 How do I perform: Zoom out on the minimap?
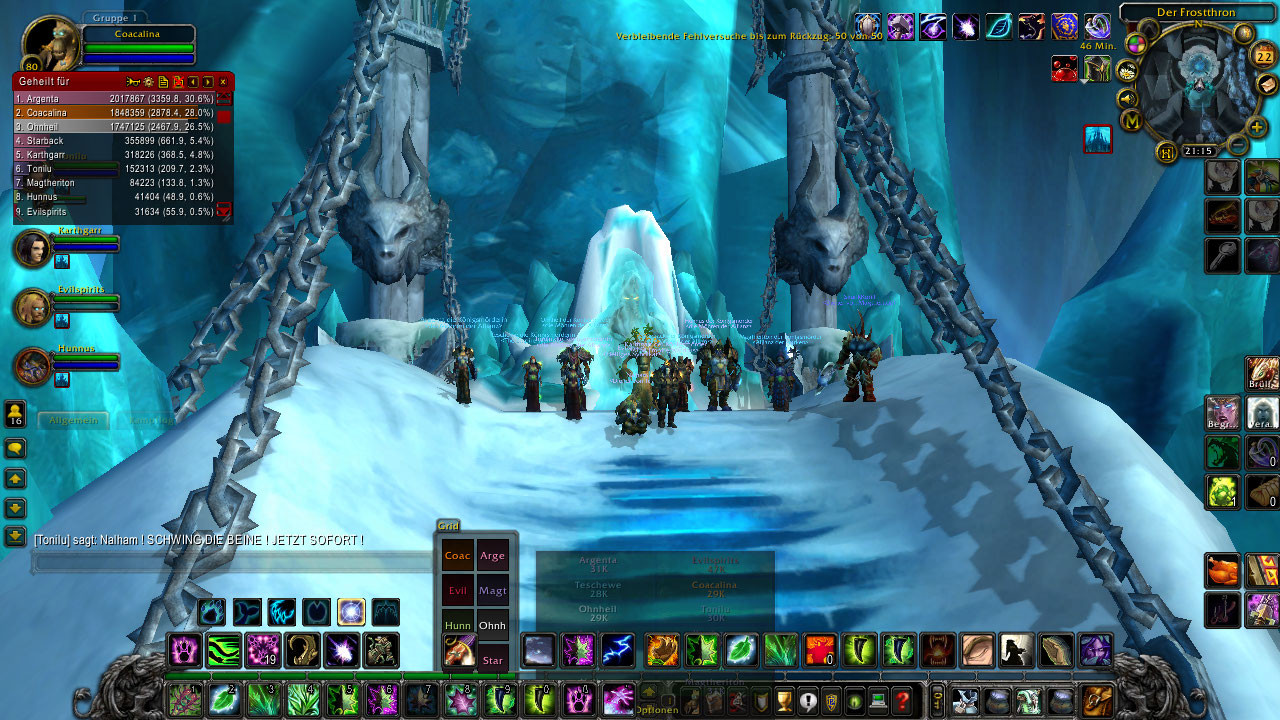click(x=1237, y=145)
